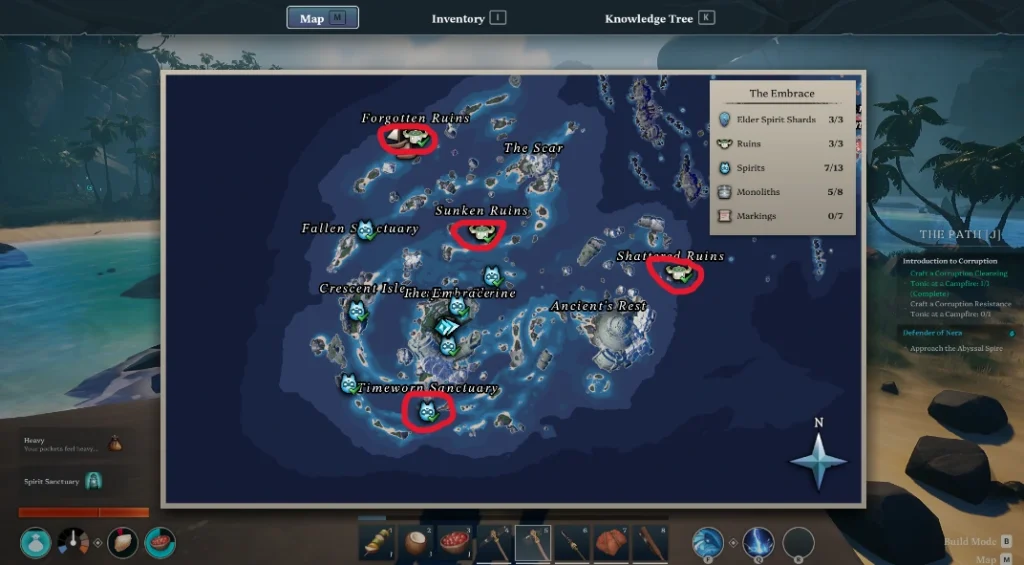Click the Elder Spirit Shards legend entry
This screenshot has height=565, width=1024.
pyautogui.click(x=782, y=120)
